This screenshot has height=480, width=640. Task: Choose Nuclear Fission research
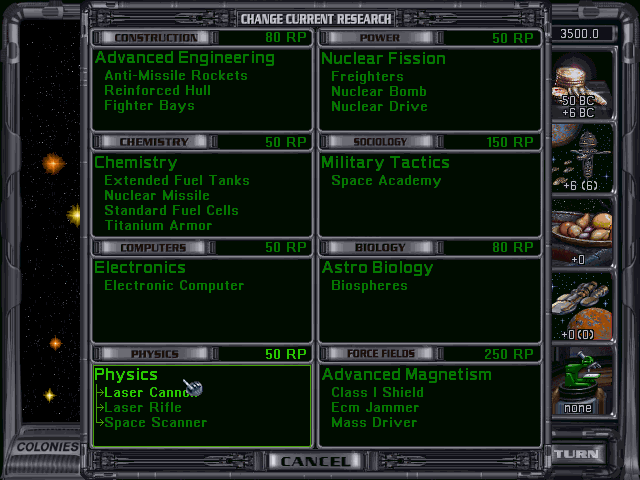(x=383, y=58)
